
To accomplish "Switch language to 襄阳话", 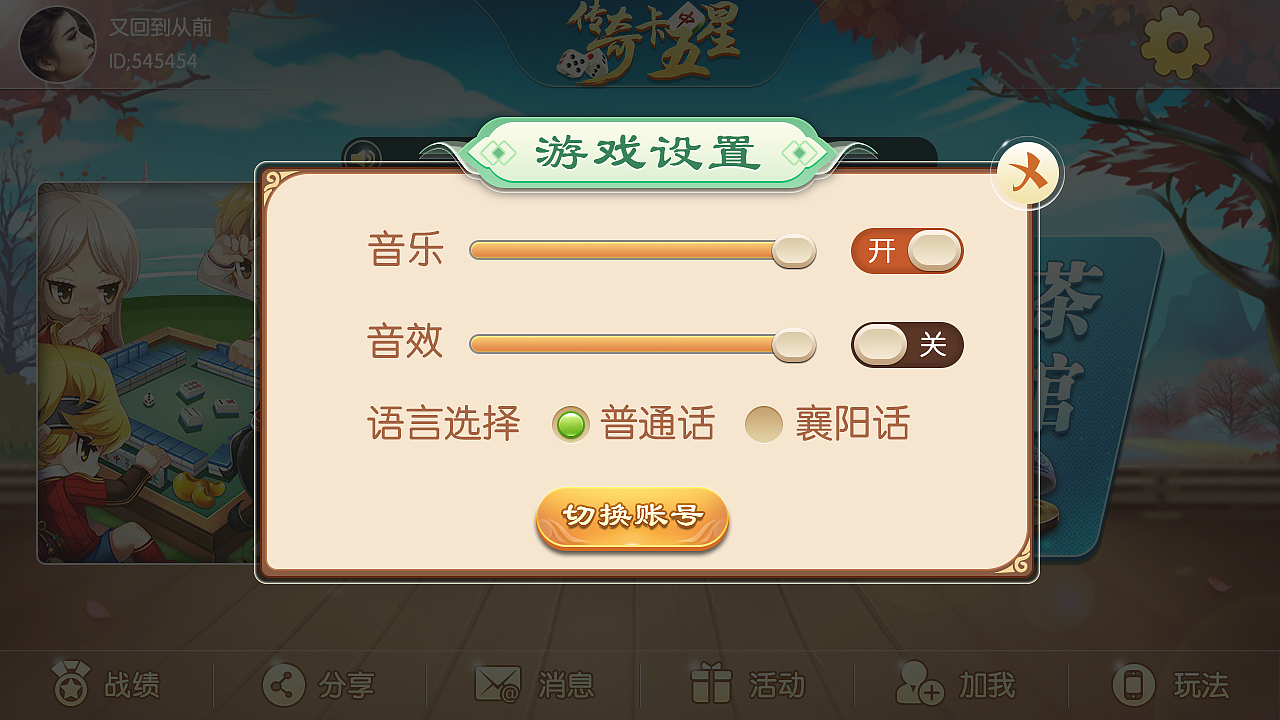I will pyautogui.click(x=764, y=424).
